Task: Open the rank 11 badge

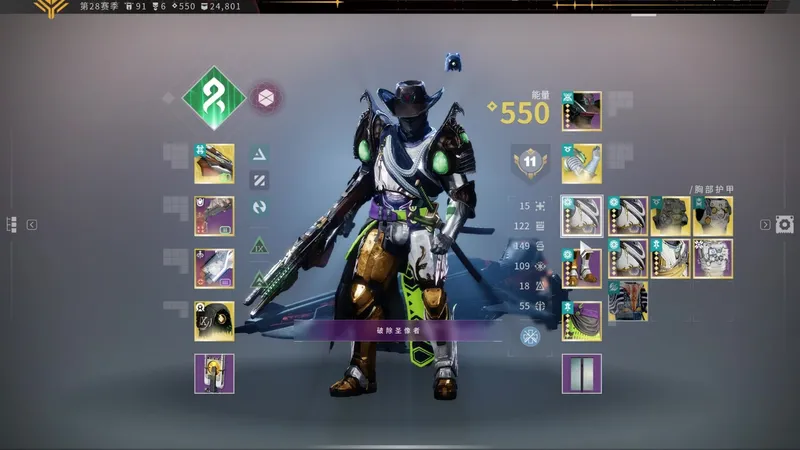Action: 531,162
